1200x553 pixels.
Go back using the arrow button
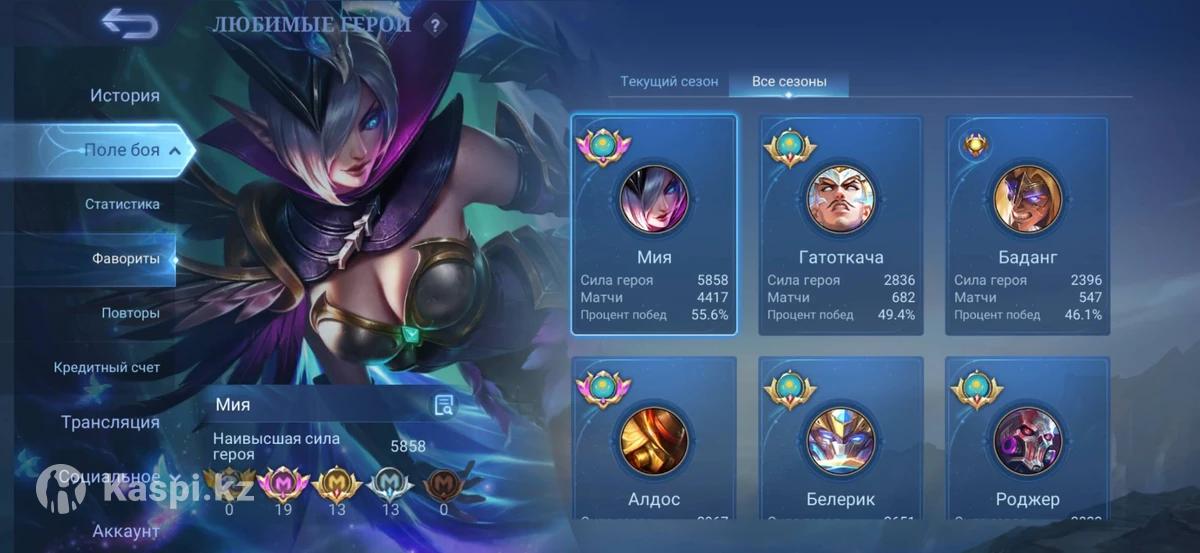[130, 23]
